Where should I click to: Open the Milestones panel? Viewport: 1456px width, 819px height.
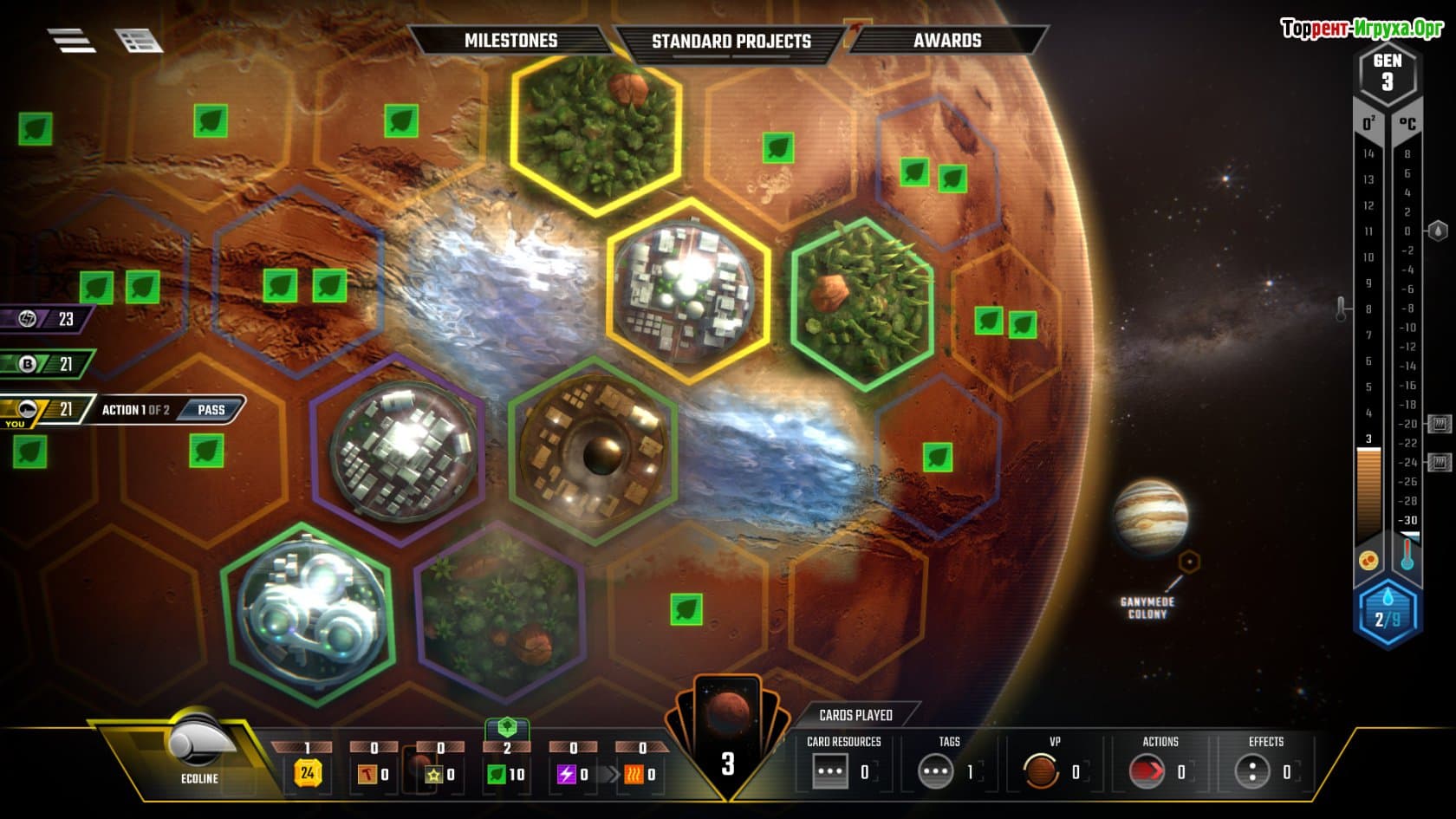point(510,41)
